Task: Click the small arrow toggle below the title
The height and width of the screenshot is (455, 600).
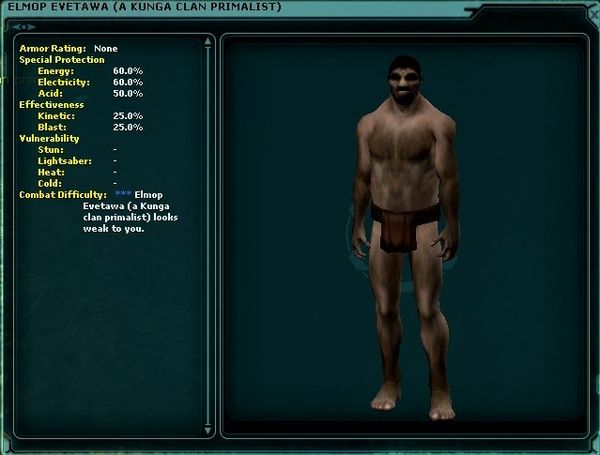Action: 25,27
